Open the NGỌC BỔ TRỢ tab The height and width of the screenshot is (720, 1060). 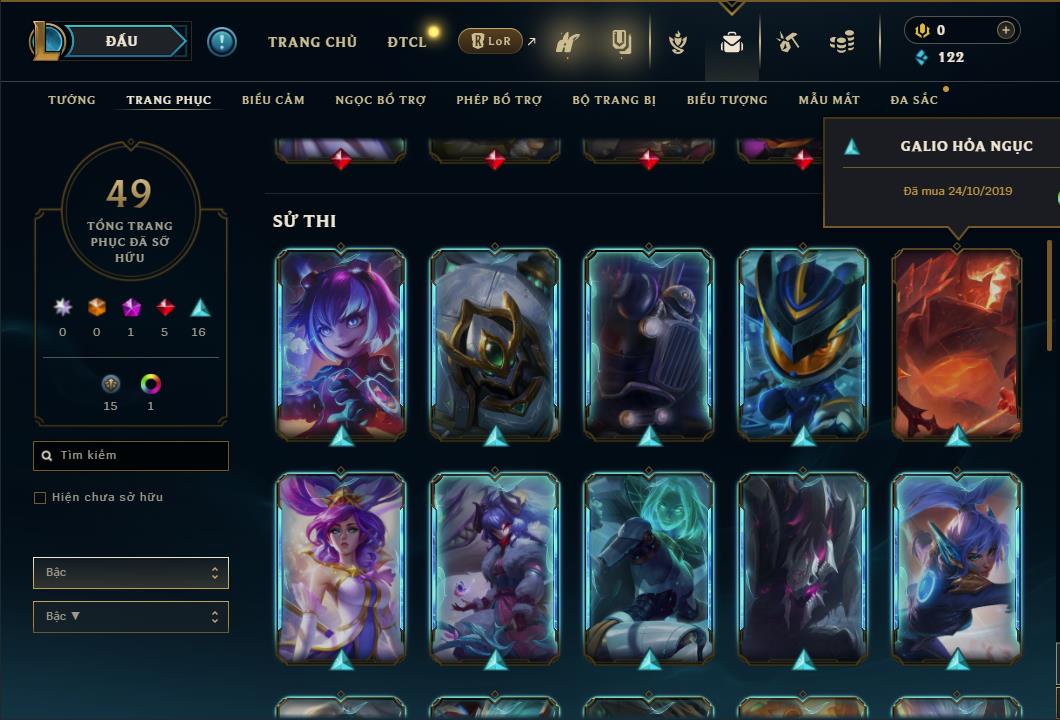[x=380, y=100]
